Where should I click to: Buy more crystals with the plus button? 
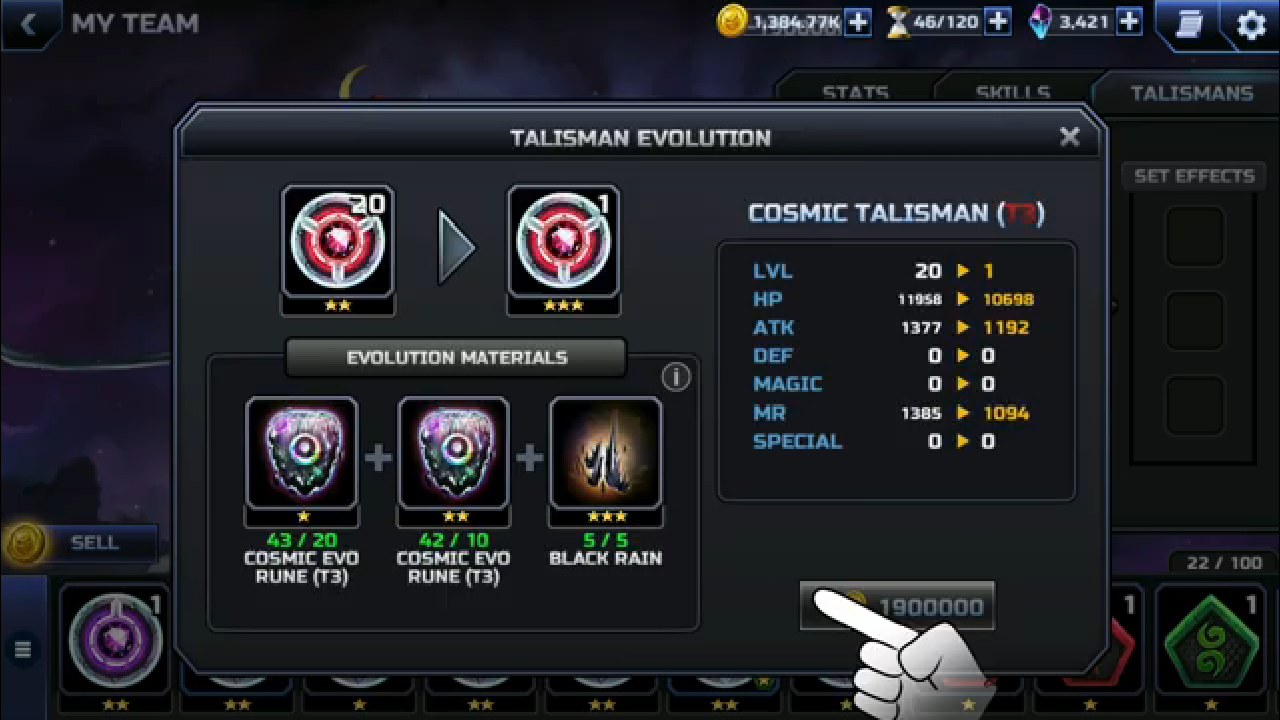tap(1129, 22)
